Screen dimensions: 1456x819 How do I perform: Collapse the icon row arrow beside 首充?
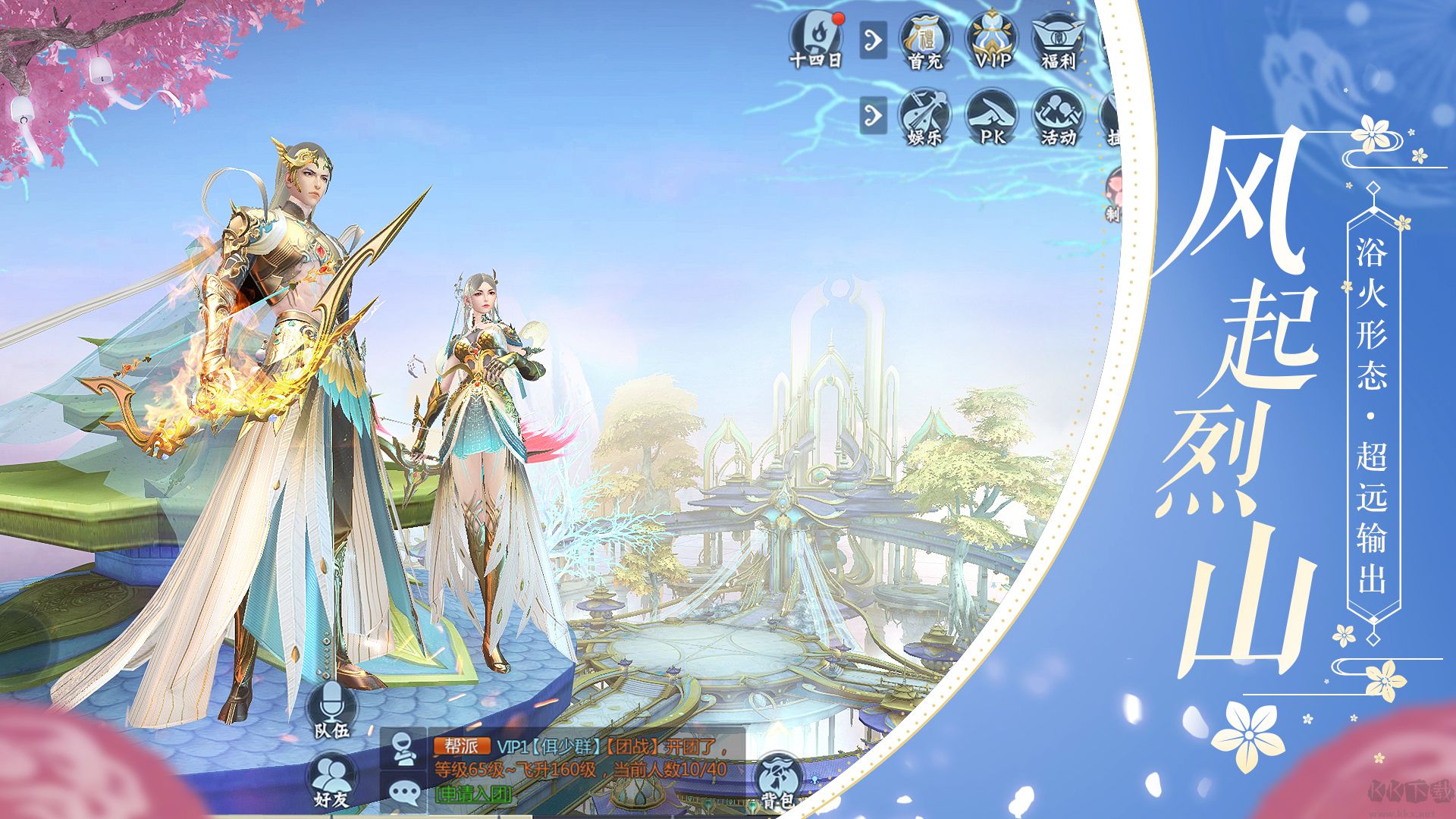point(874,39)
